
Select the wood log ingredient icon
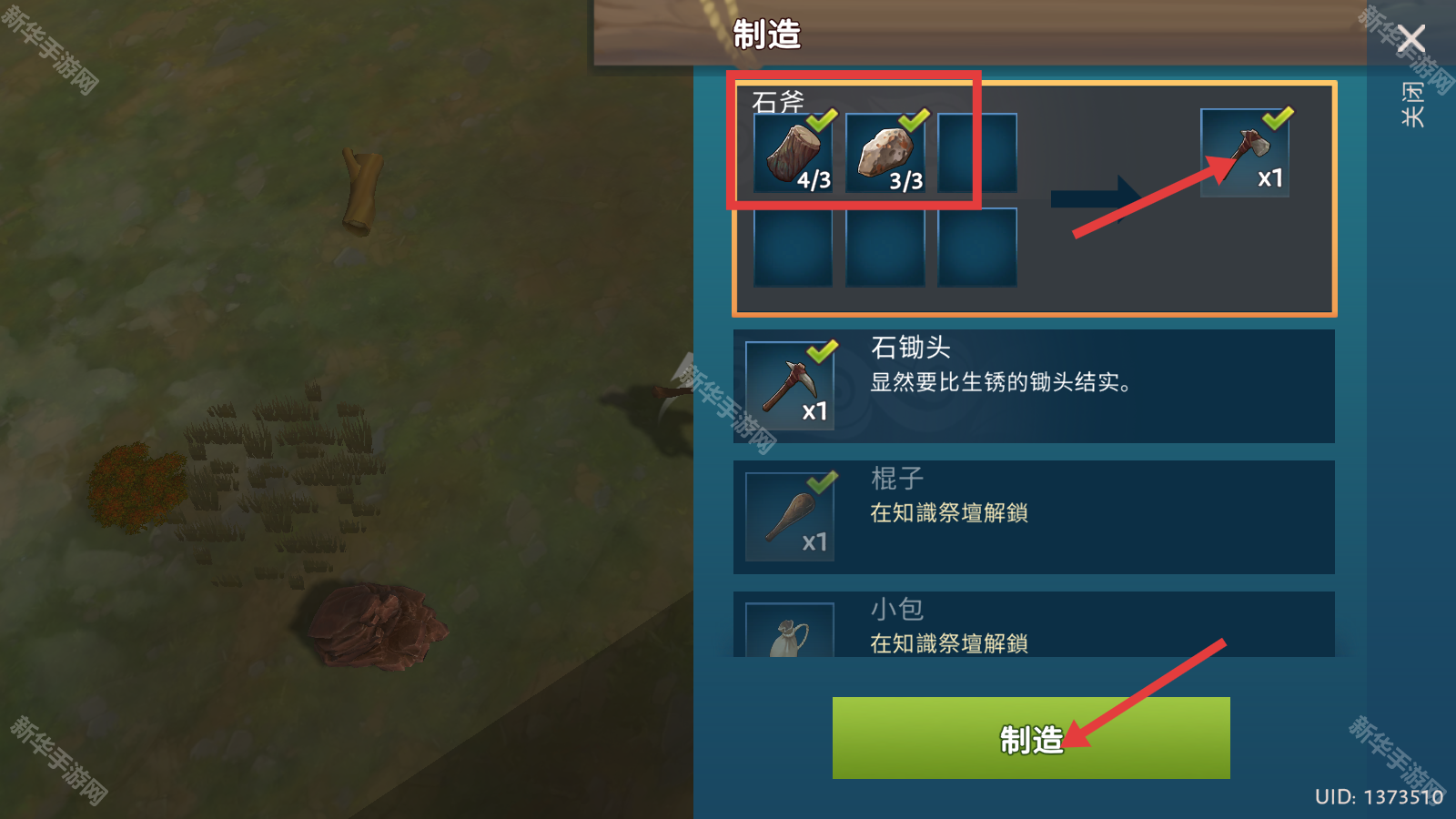point(792,153)
